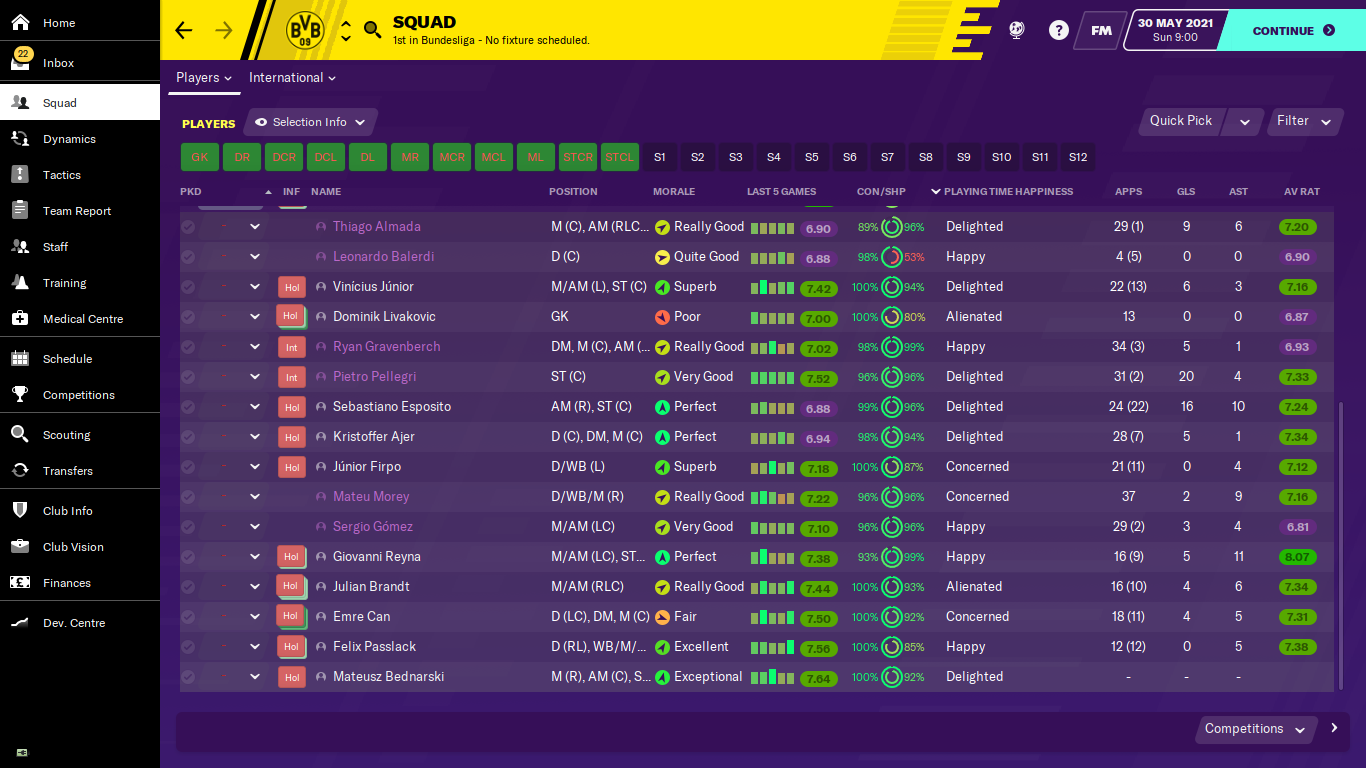The height and width of the screenshot is (768, 1366).
Task: Select the GK position slot
Action: (x=200, y=157)
